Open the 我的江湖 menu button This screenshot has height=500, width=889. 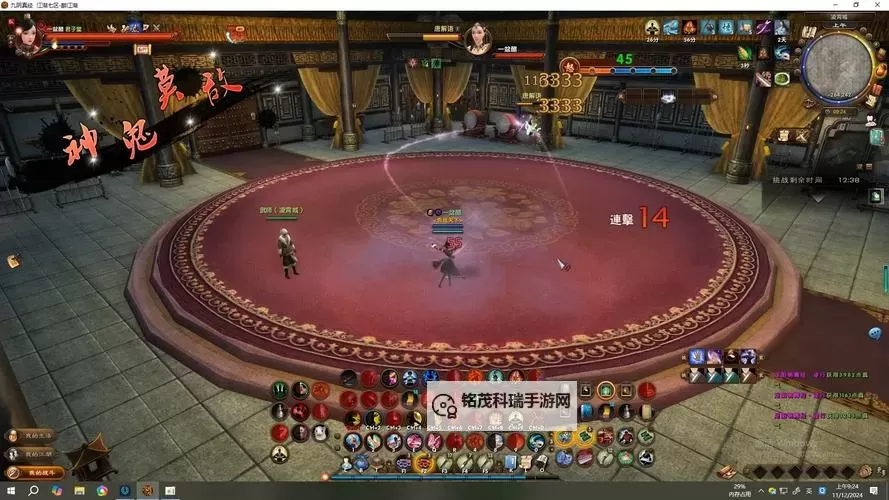tap(33, 454)
